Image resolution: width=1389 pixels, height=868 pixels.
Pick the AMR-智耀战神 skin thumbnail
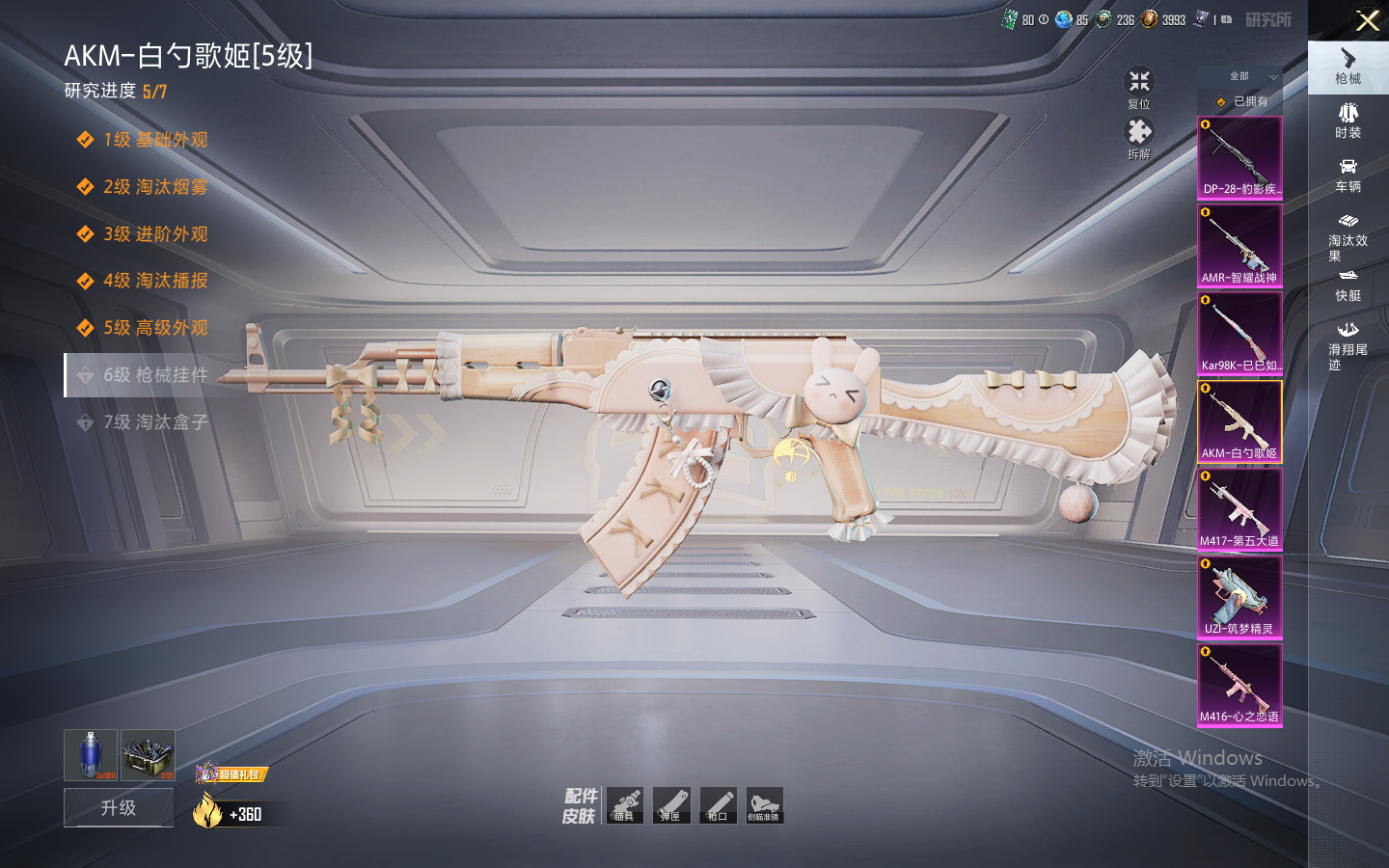(1239, 245)
